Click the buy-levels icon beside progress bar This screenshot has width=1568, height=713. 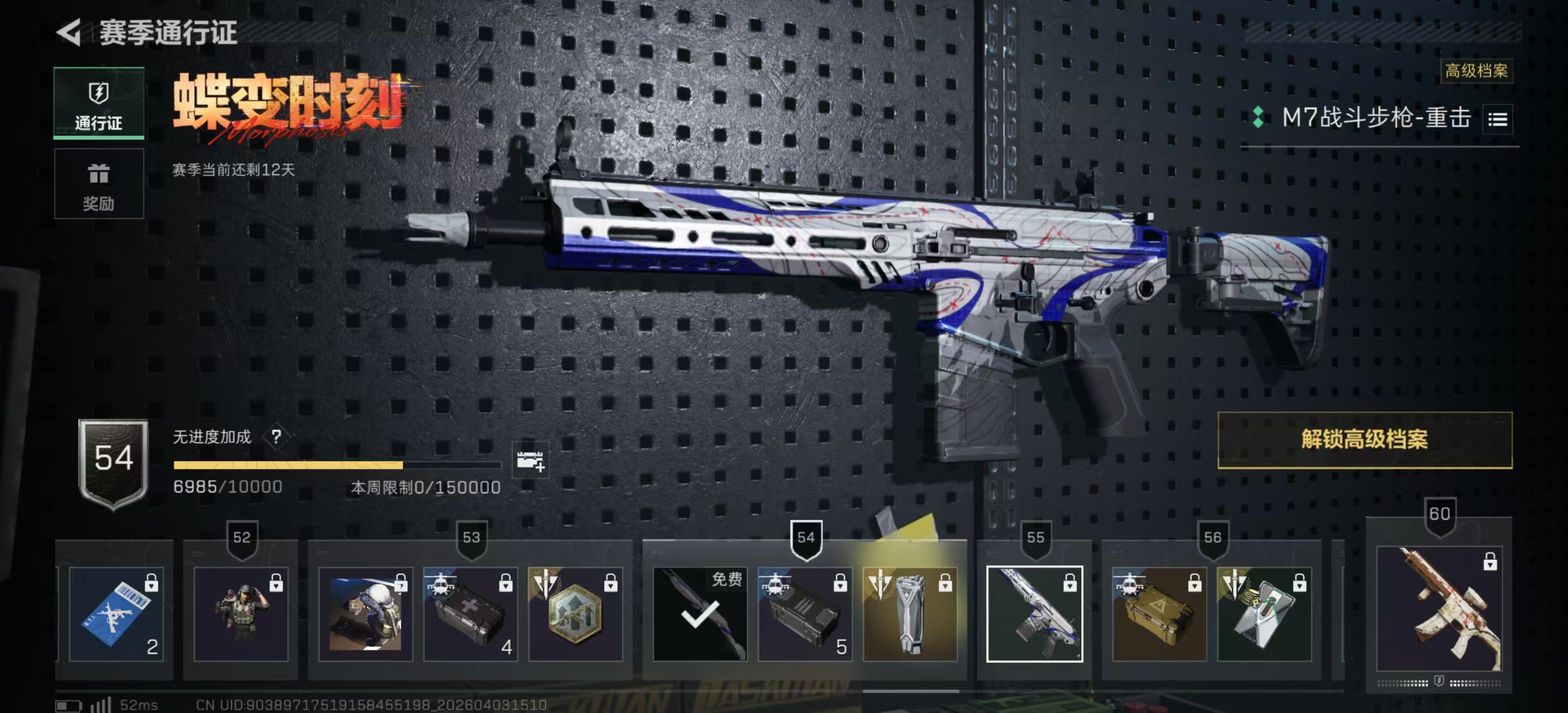pyautogui.click(x=530, y=461)
